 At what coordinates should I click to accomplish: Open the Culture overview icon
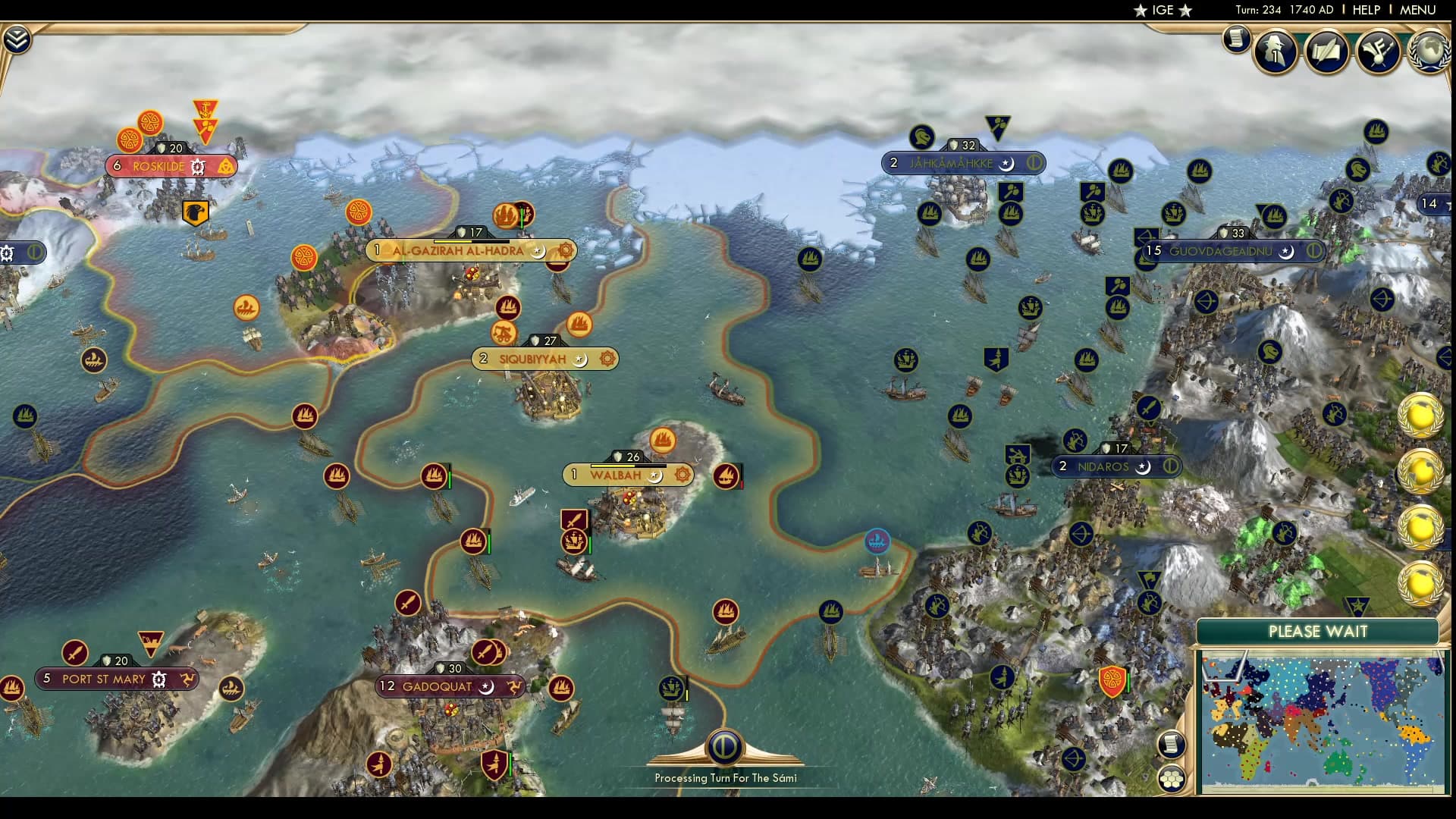click(x=1379, y=50)
